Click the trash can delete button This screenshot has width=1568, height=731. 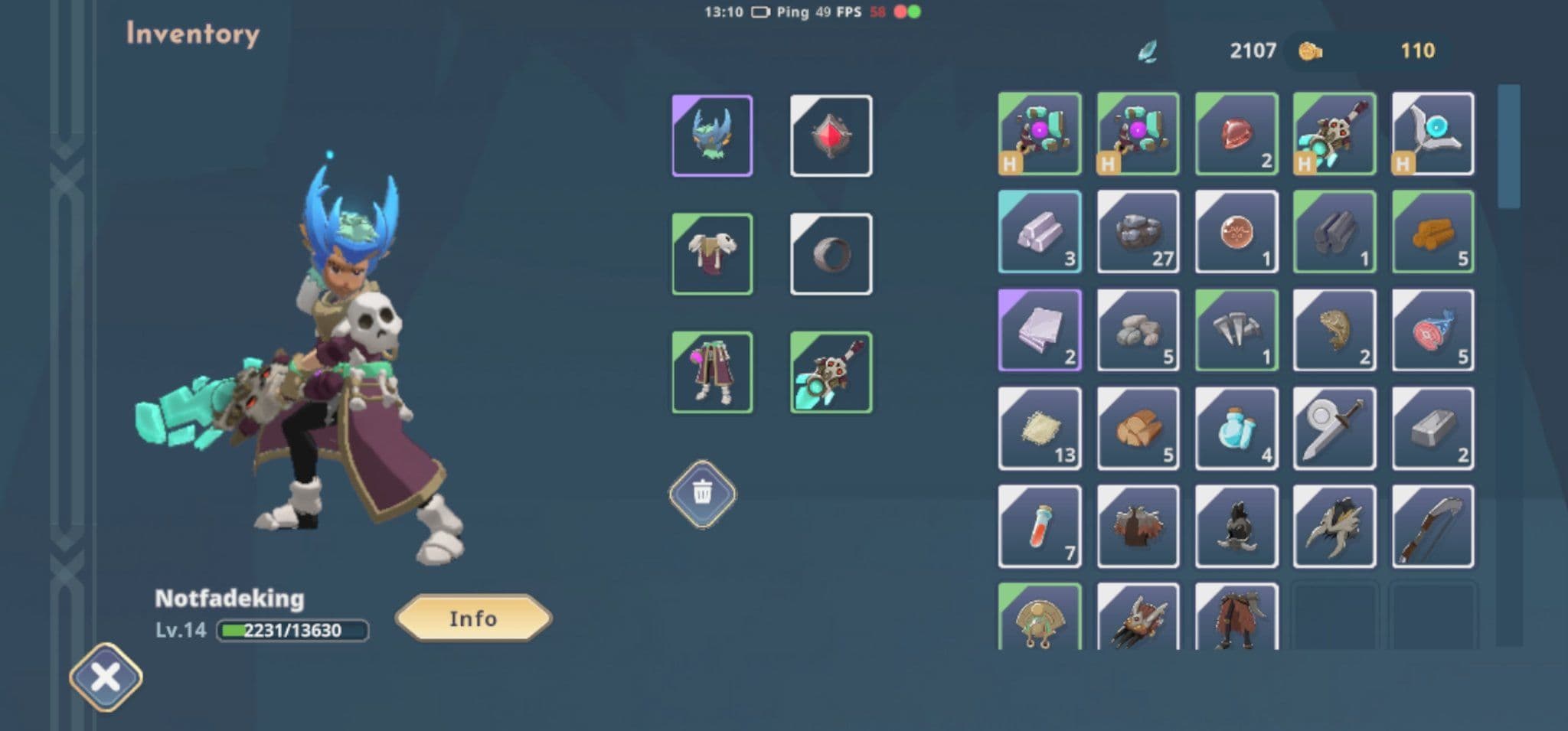702,494
